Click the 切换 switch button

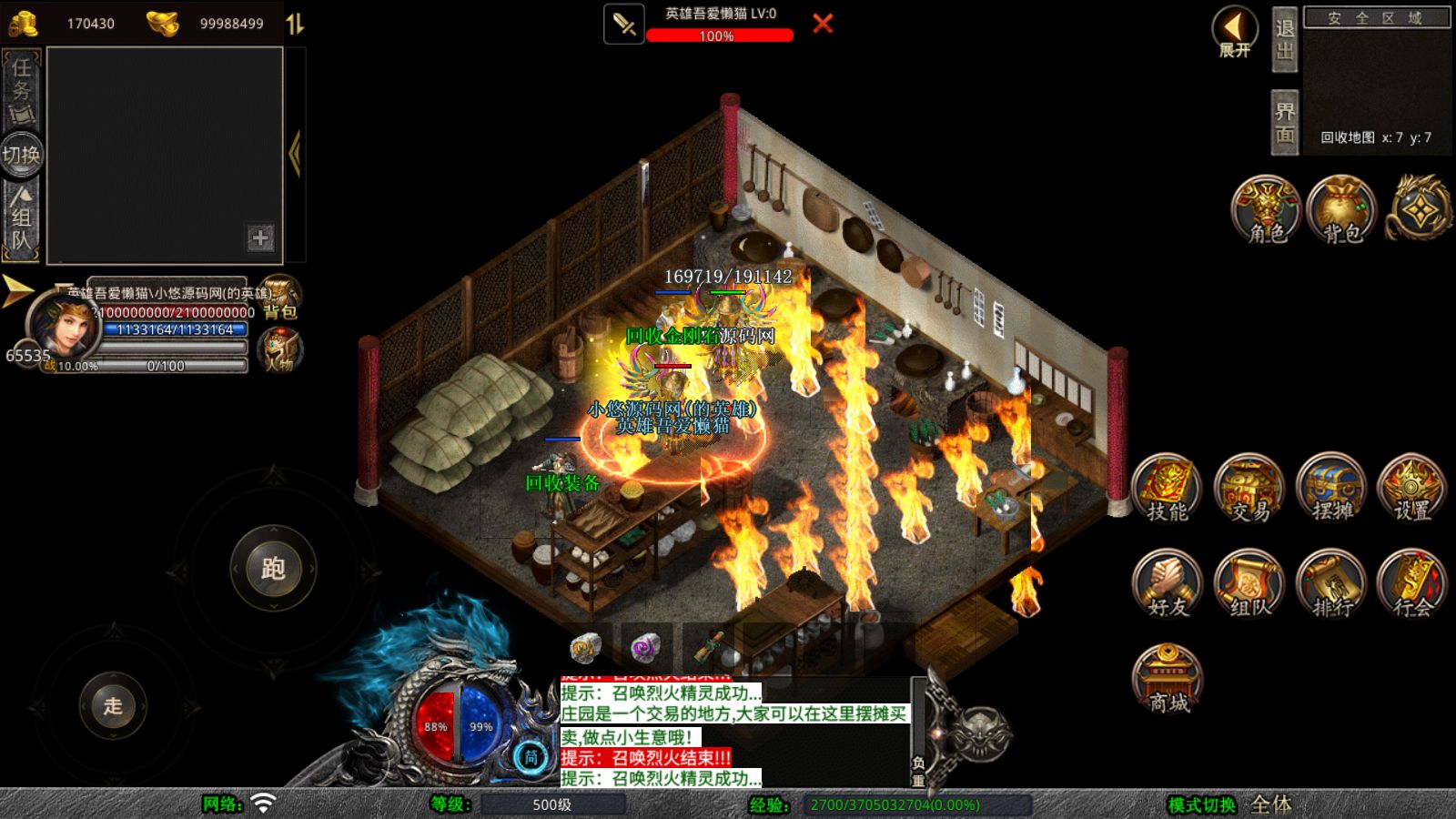22,155
